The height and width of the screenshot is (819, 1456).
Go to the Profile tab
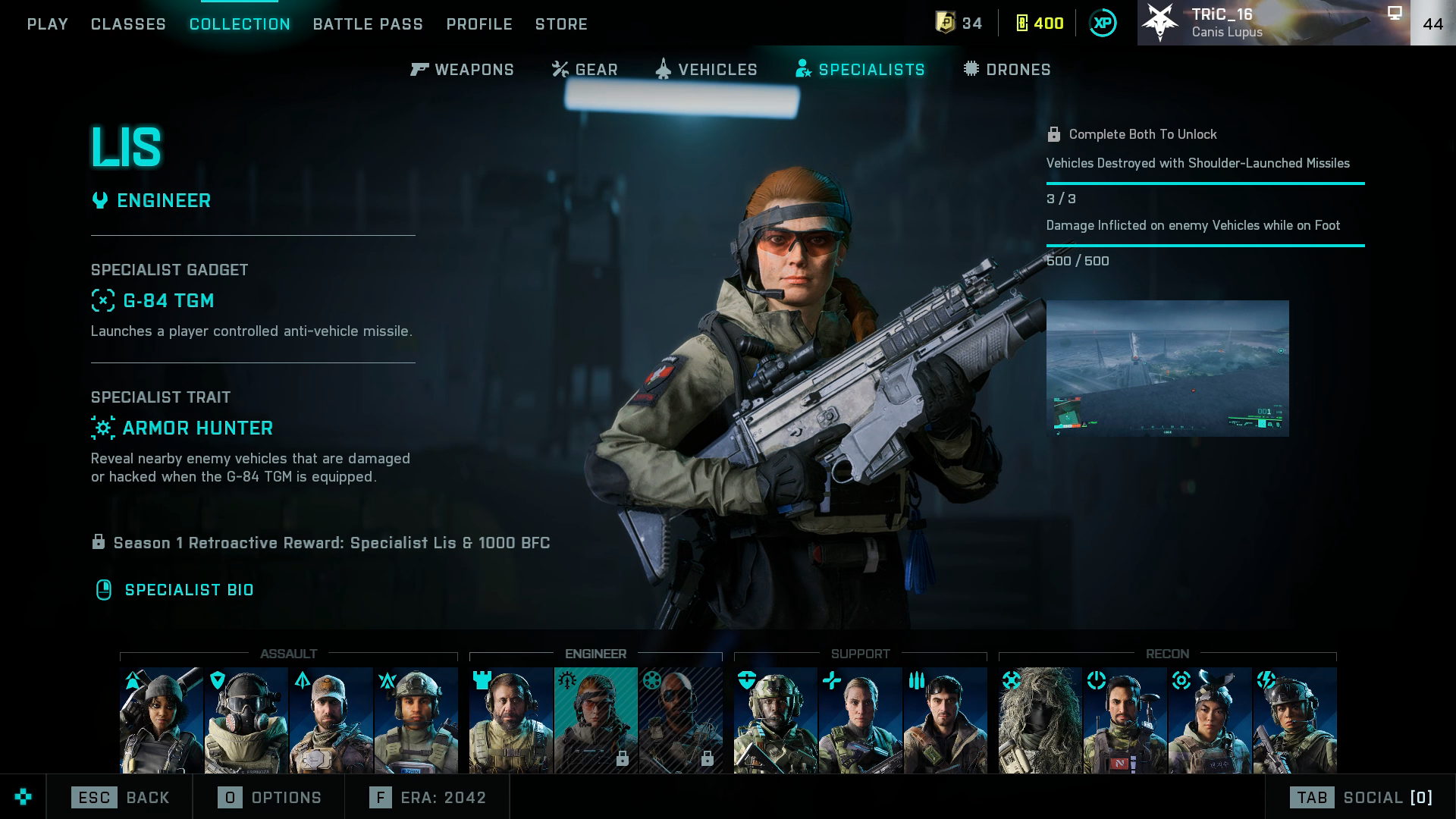pyautogui.click(x=479, y=24)
